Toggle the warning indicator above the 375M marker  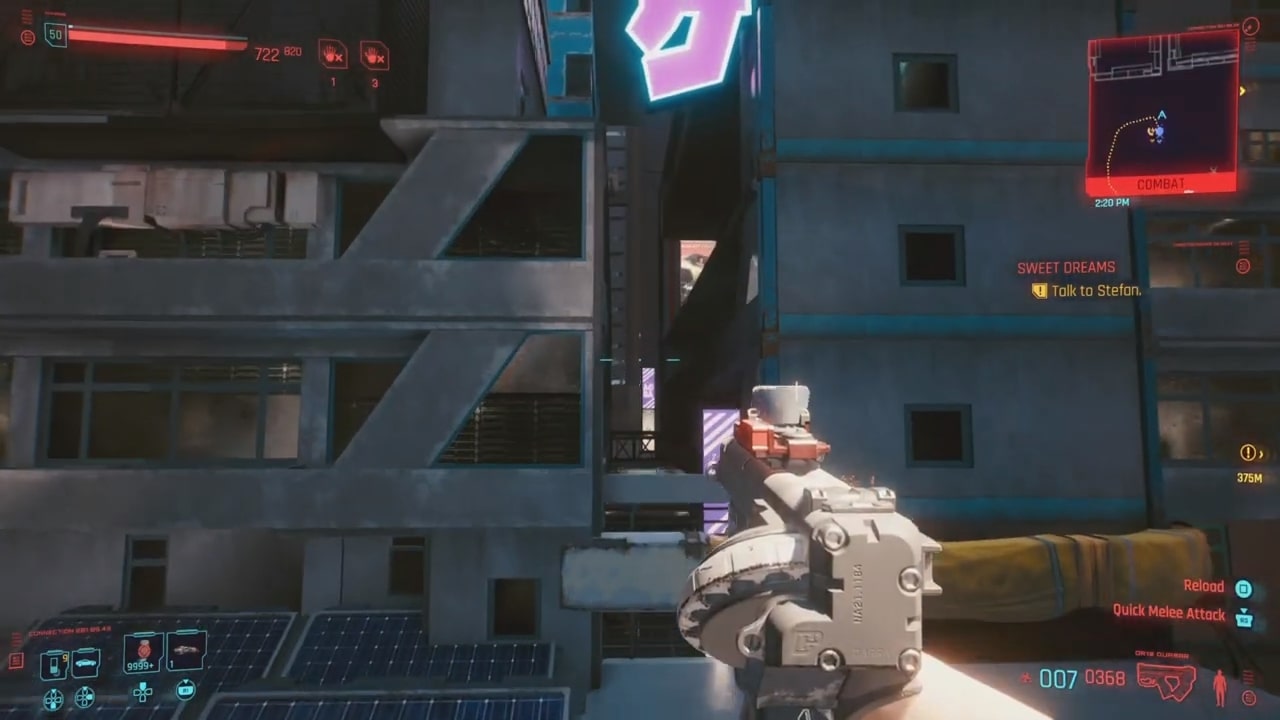[1248, 452]
